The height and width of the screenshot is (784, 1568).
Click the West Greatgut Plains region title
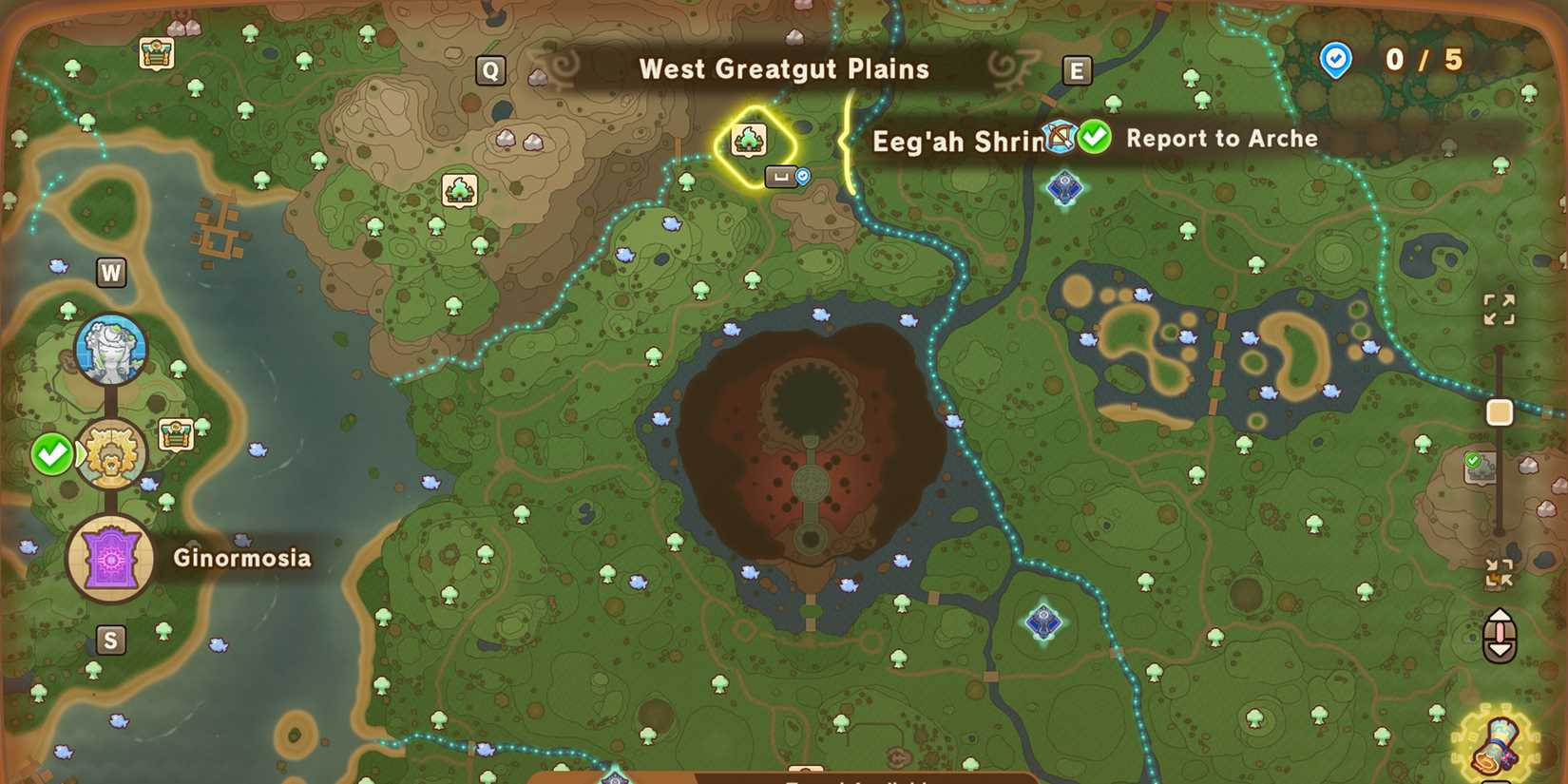point(785,68)
